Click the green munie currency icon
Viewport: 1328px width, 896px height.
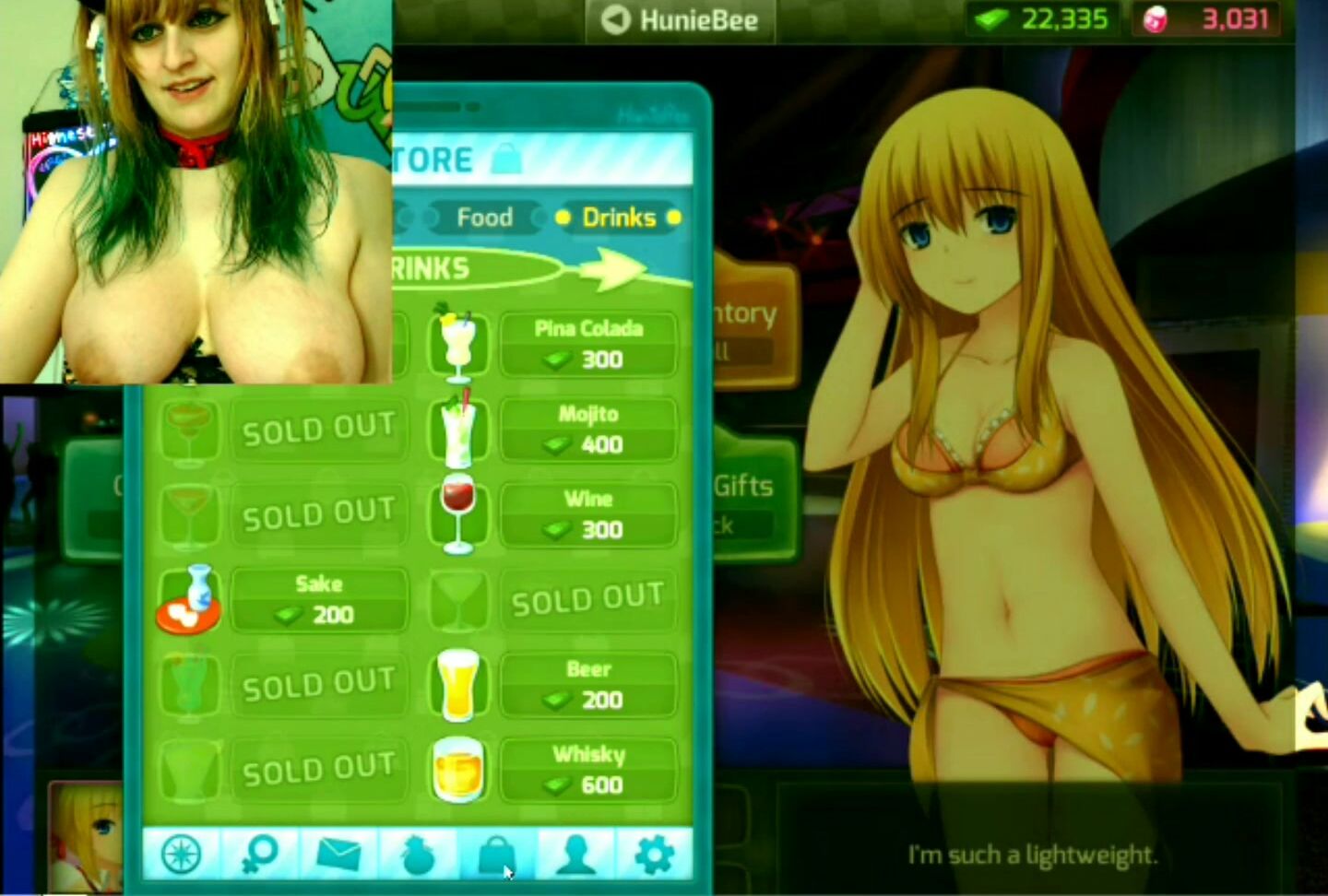(x=990, y=18)
